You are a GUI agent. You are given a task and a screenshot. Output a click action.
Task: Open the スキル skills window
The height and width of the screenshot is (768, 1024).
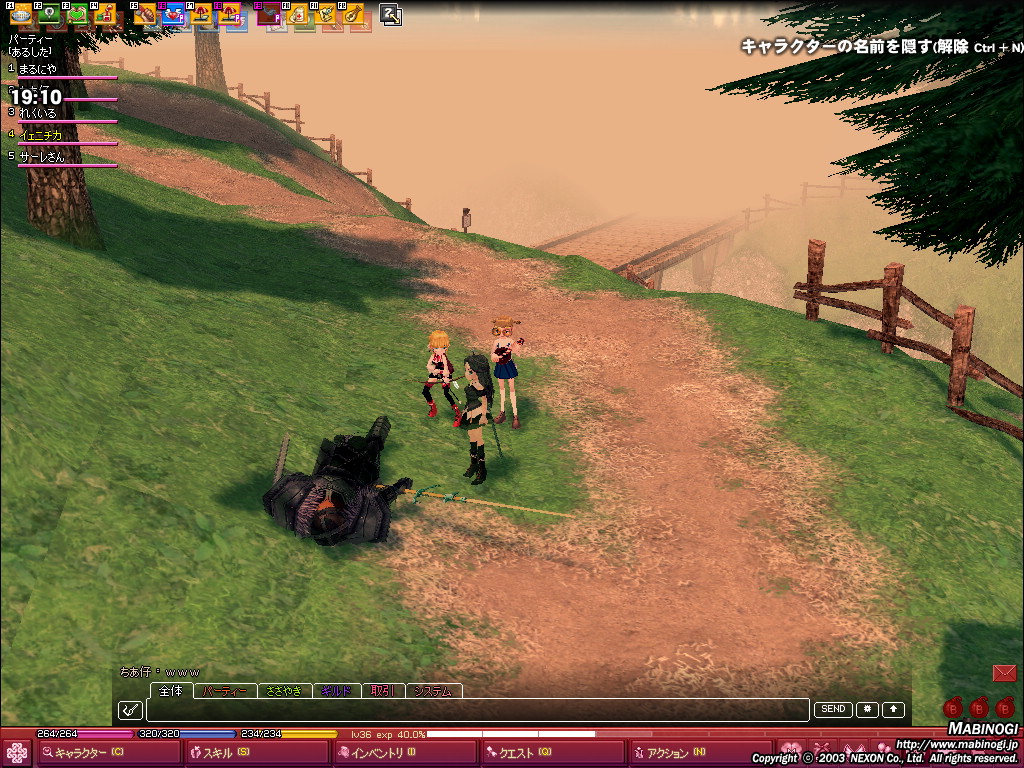(x=228, y=753)
